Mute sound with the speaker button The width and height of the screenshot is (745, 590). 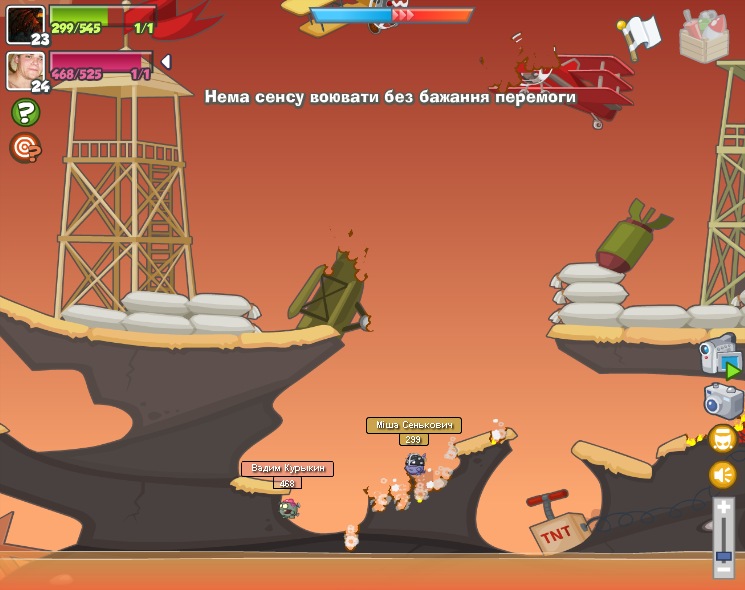tap(723, 475)
